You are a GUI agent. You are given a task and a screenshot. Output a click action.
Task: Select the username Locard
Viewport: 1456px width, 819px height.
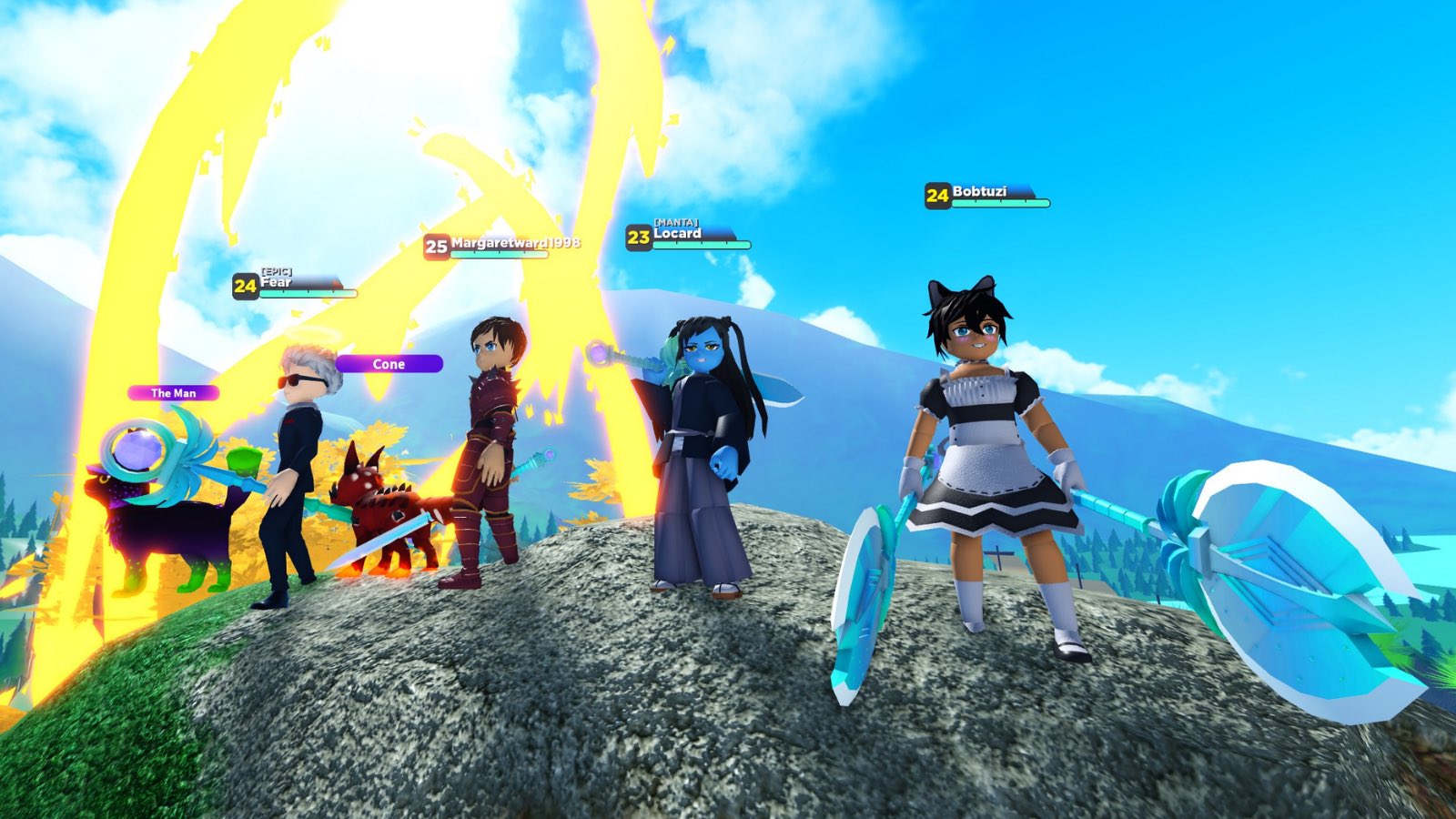click(x=678, y=234)
